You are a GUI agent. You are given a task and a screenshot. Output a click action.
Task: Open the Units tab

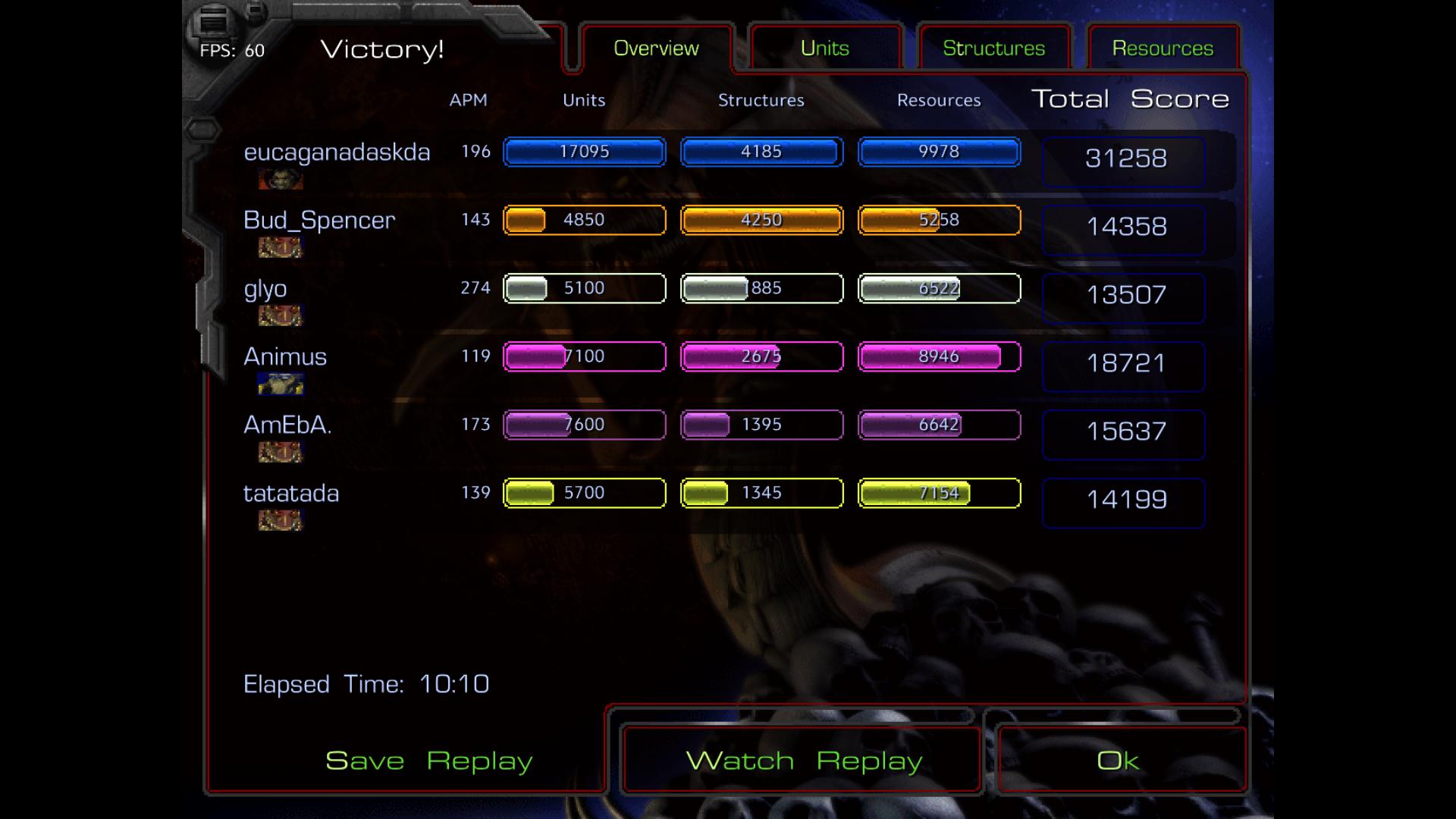pos(825,49)
